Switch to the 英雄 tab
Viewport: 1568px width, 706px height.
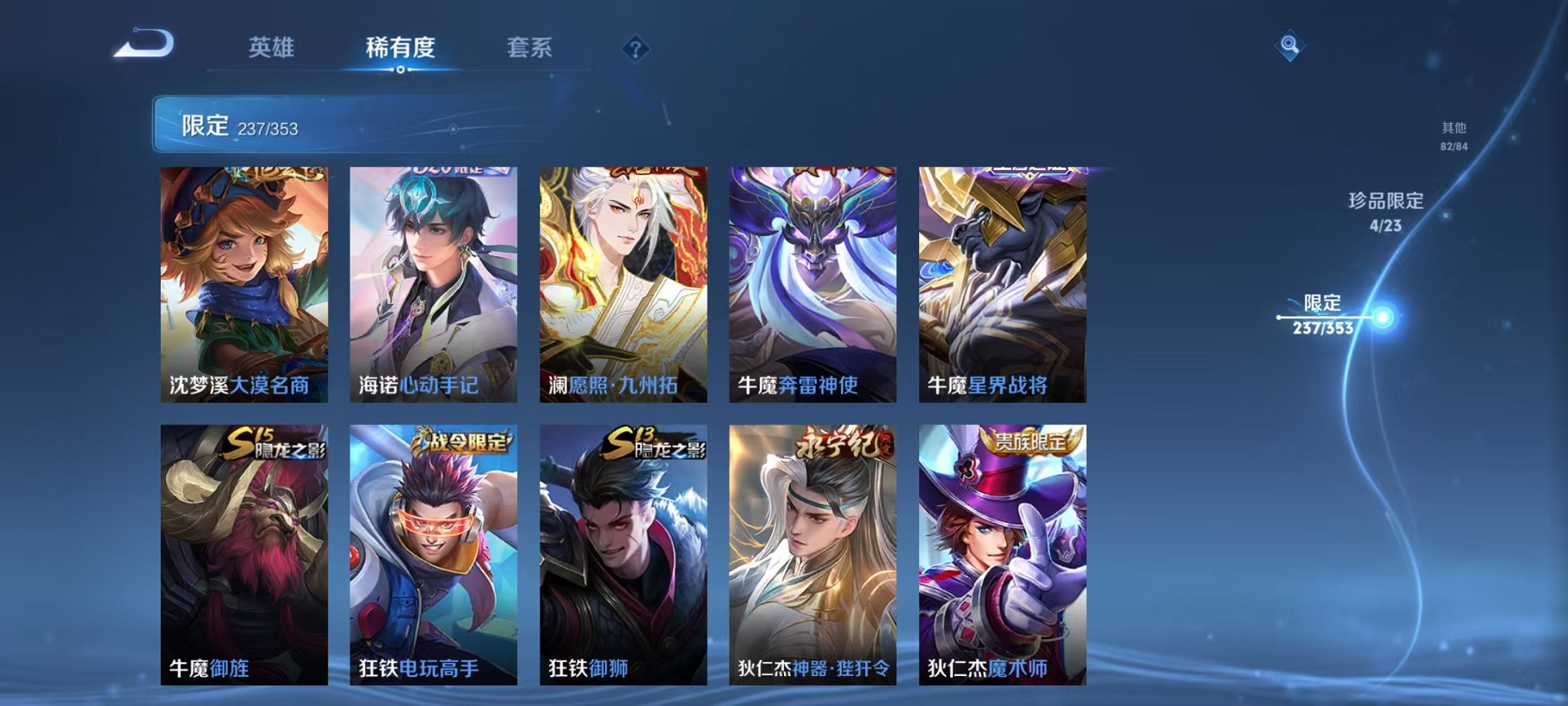(x=274, y=48)
